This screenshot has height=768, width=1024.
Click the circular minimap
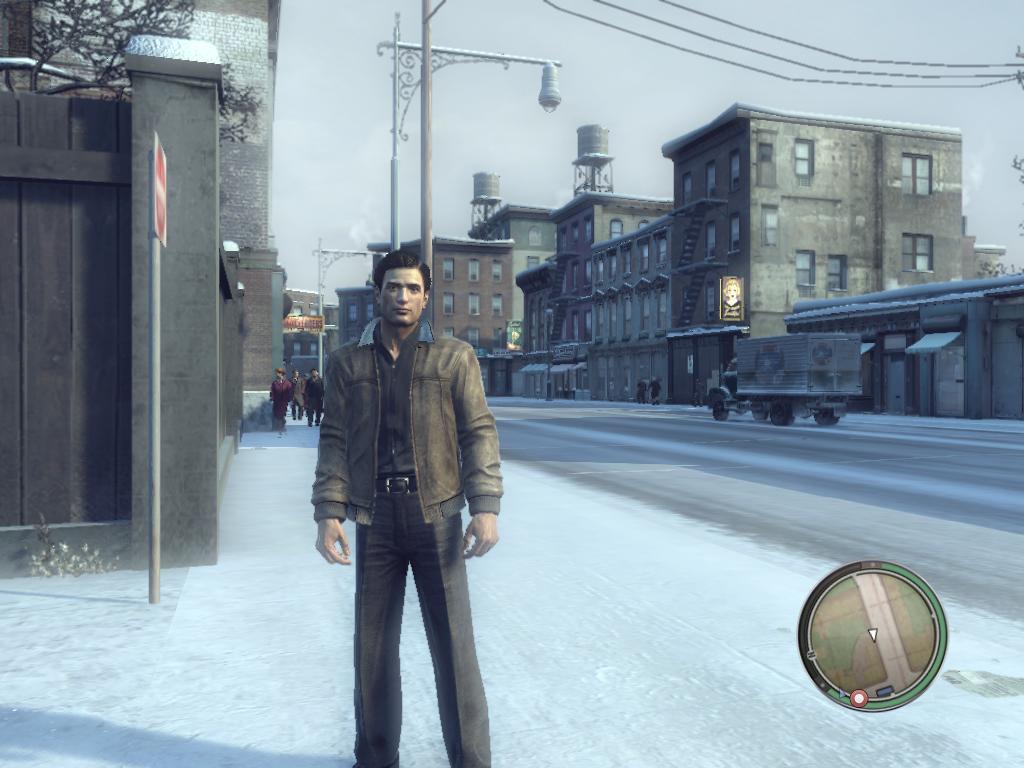(872, 635)
